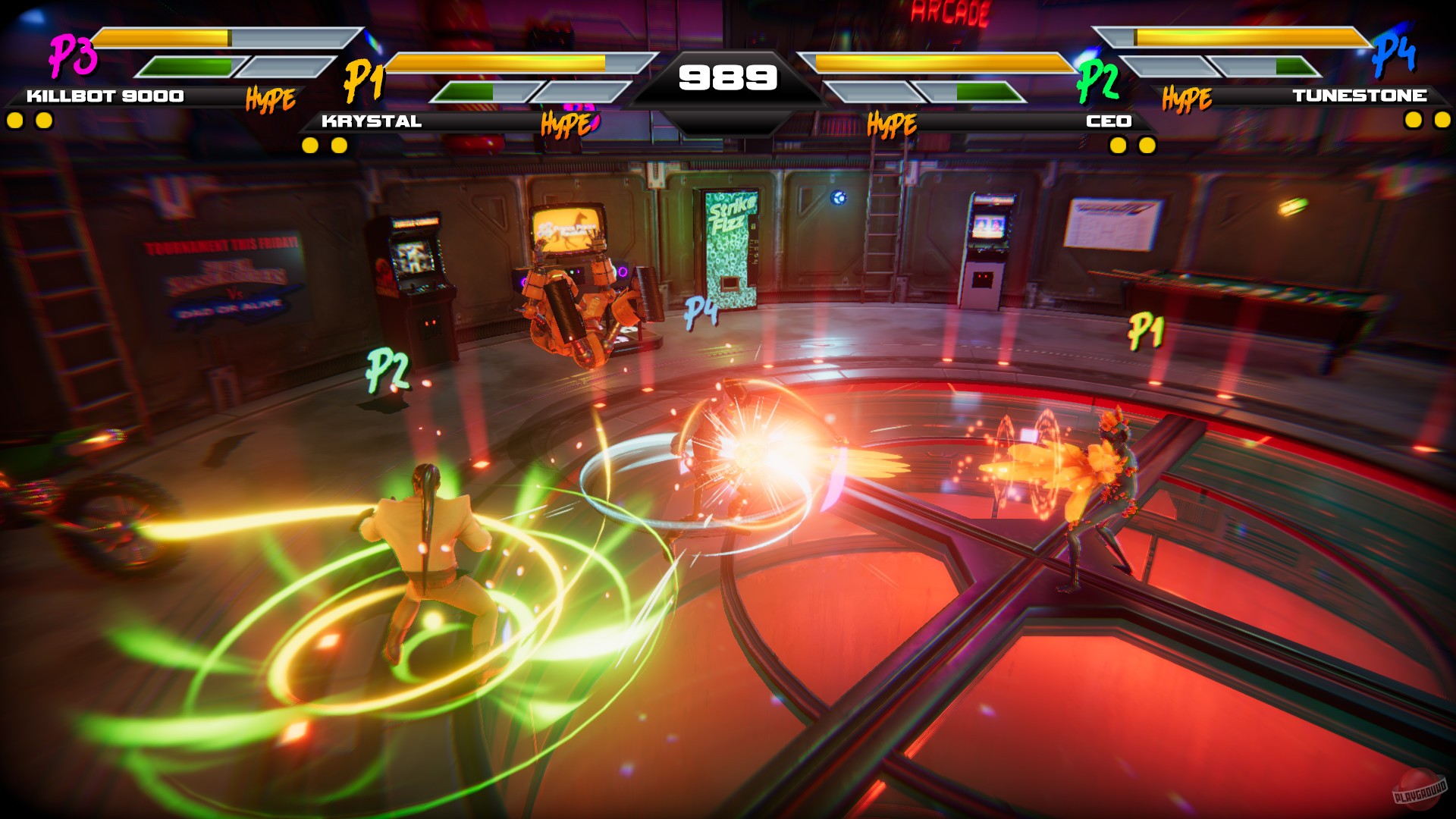The image size is (1456, 819).
Task: Select the KRYSTAL name tab
Action: tap(373, 119)
